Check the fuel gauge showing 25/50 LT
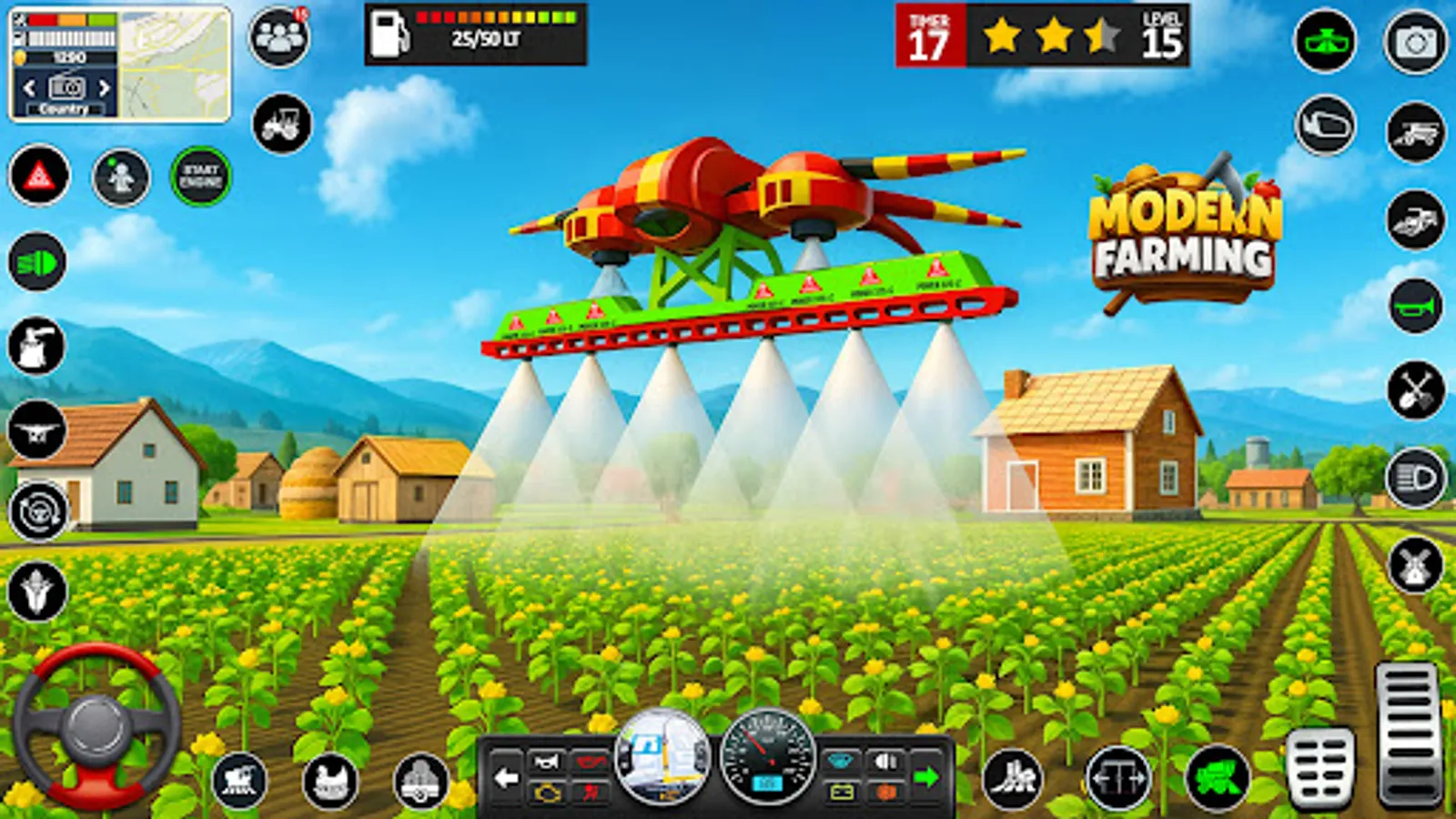This screenshot has height=819, width=1456. pos(473,36)
